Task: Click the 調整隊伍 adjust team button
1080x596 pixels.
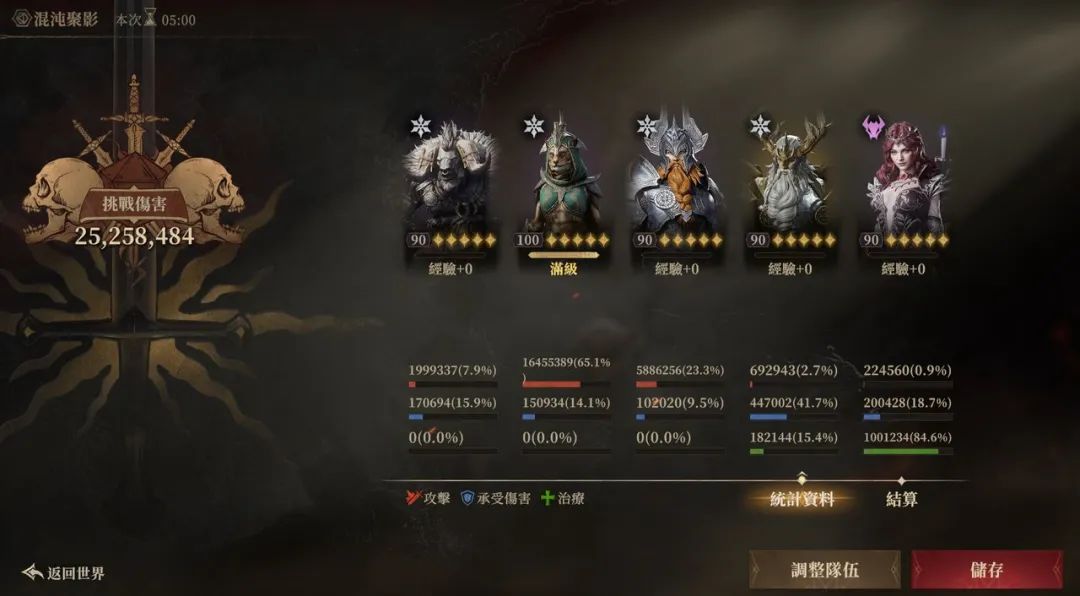Action: coord(824,570)
